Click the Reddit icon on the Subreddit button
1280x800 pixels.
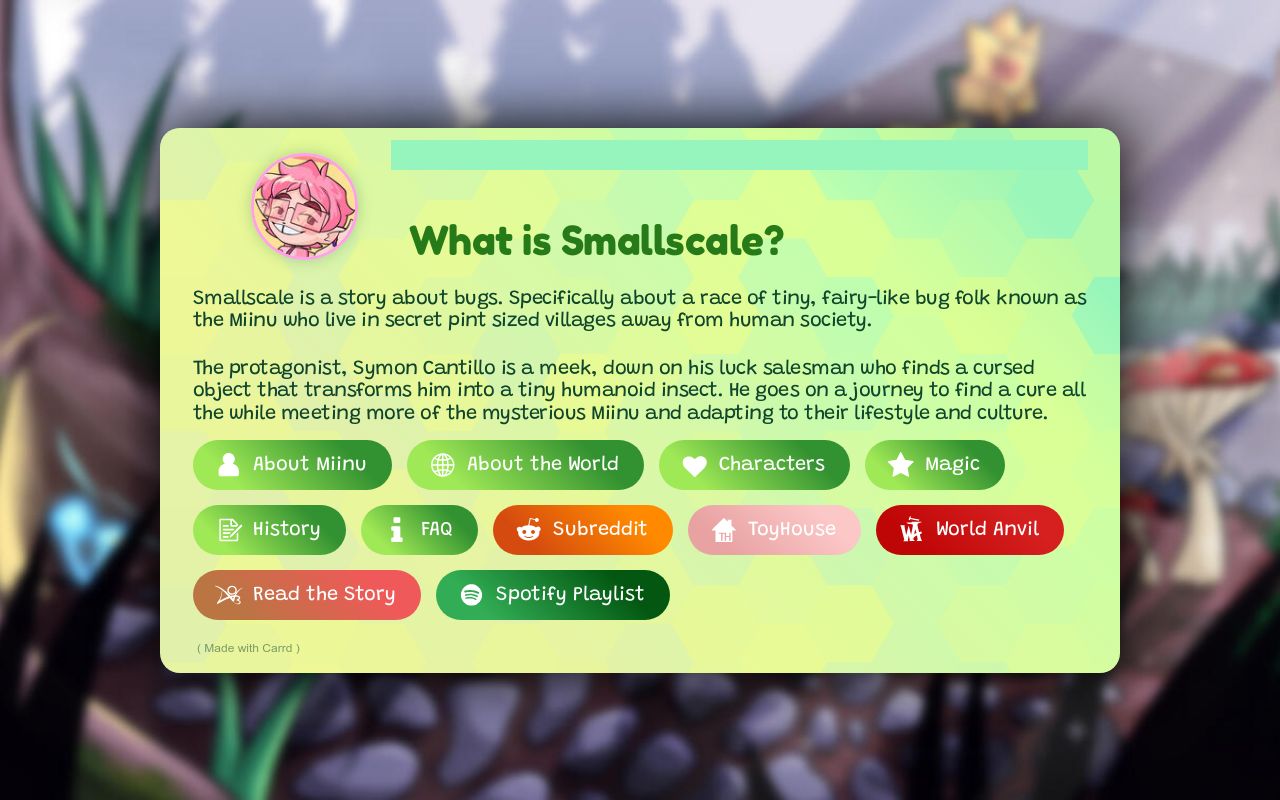point(527,530)
